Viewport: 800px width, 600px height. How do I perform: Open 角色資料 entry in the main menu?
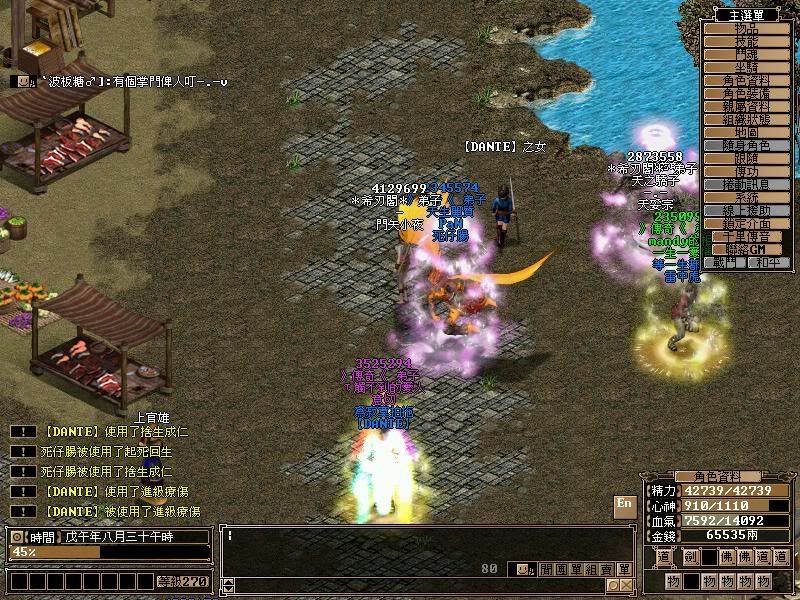pyautogui.click(x=746, y=80)
